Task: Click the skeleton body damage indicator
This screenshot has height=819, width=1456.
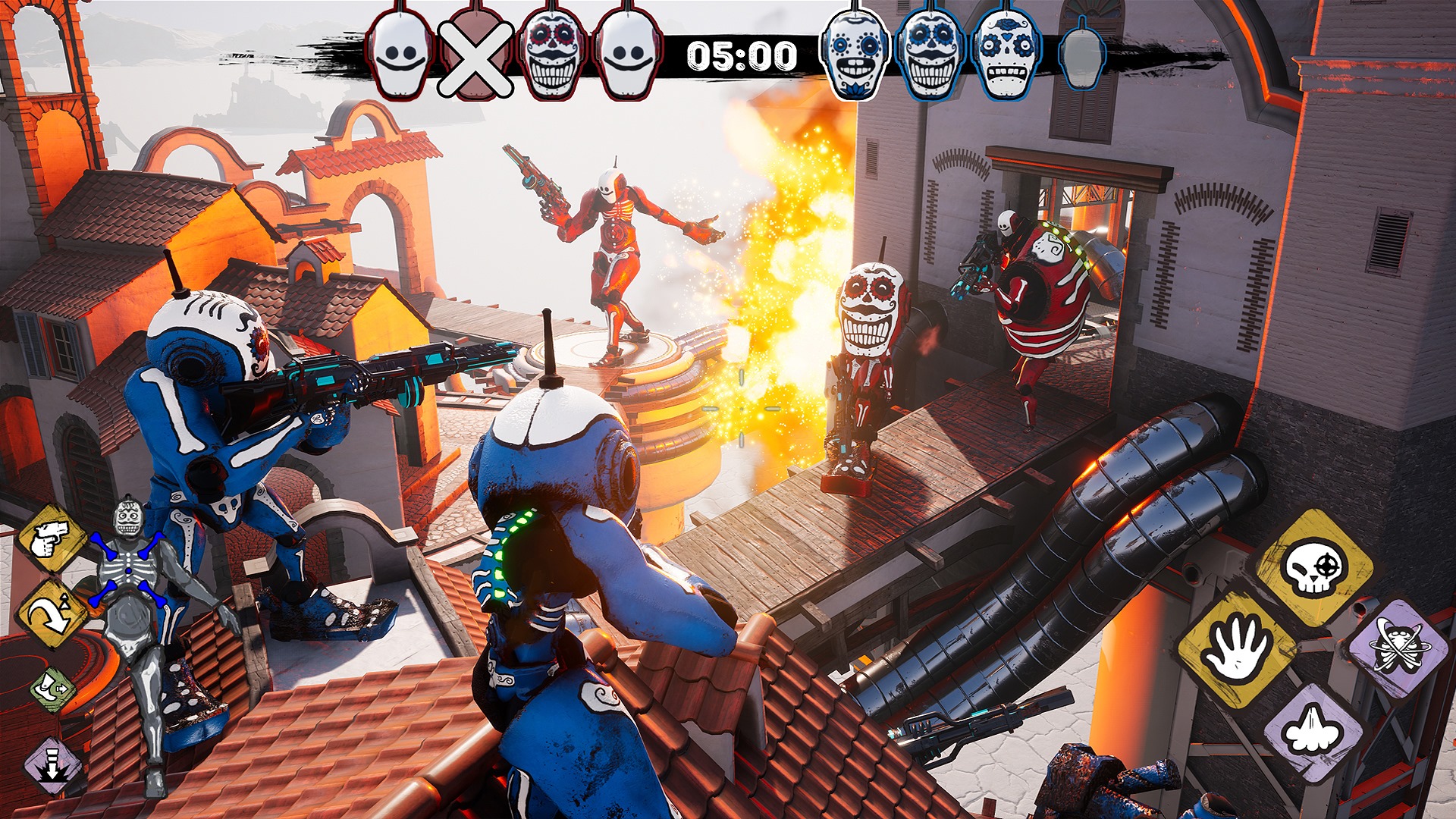Action: click(x=130, y=599)
